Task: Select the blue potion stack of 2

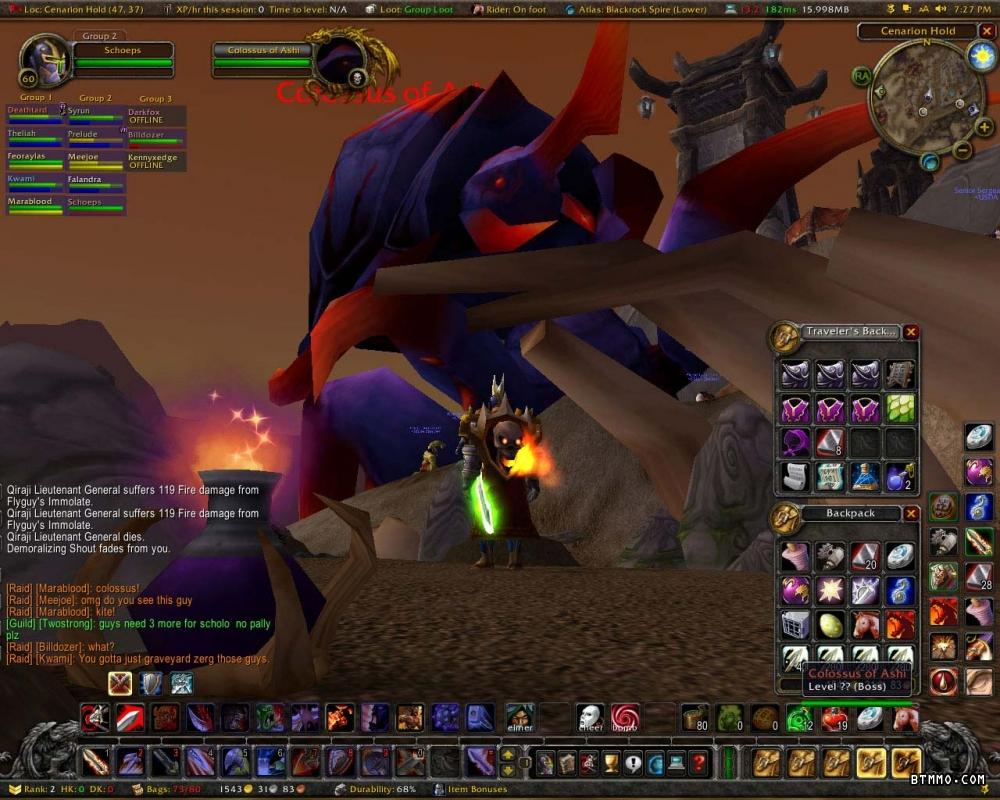Action: click(899, 476)
